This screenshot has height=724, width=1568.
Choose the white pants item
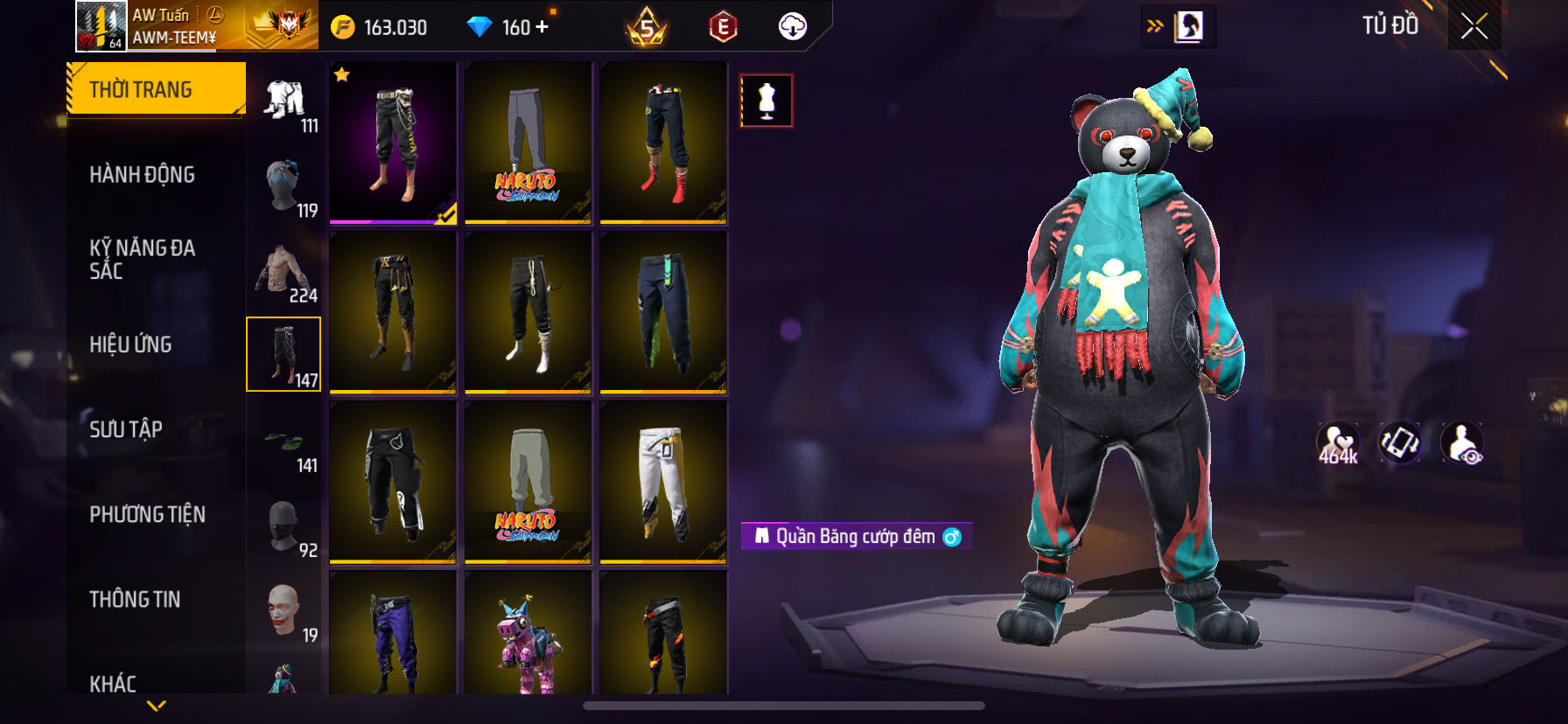tap(663, 482)
